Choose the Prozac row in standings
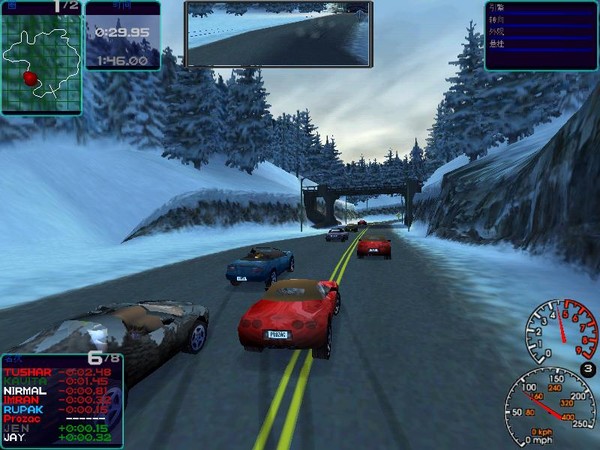 [x=22, y=419]
